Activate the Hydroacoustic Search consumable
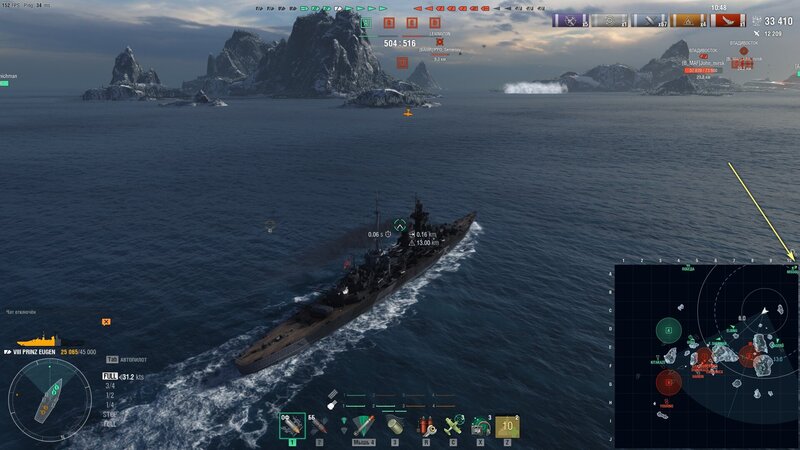The height and width of the screenshot is (450, 800). point(480,427)
